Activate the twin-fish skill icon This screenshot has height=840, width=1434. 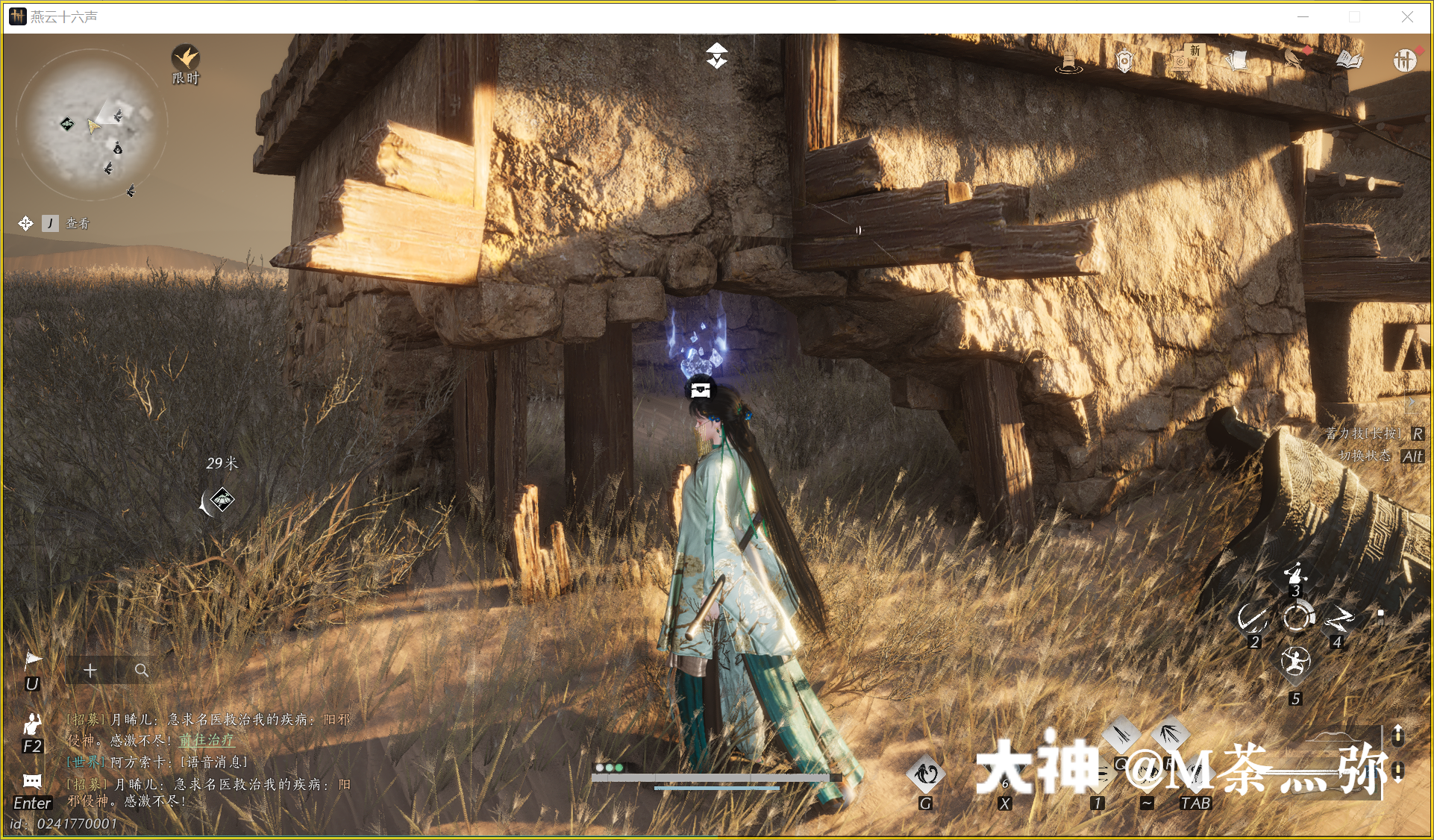point(926,774)
